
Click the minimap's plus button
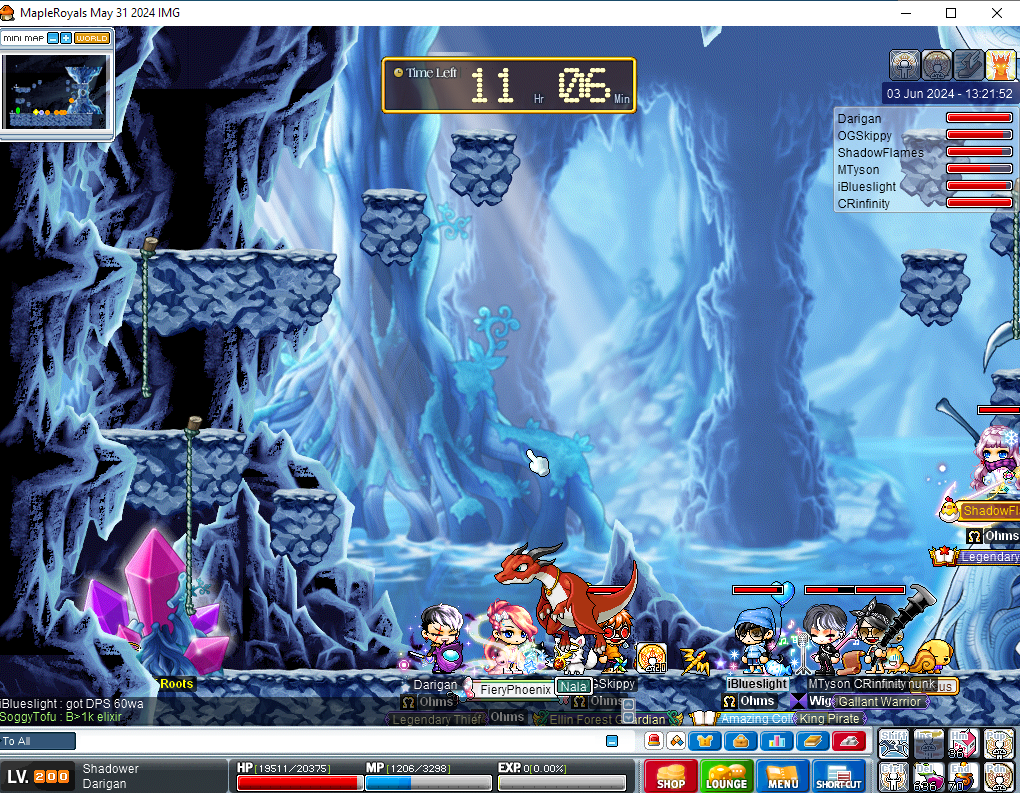(x=66, y=38)
